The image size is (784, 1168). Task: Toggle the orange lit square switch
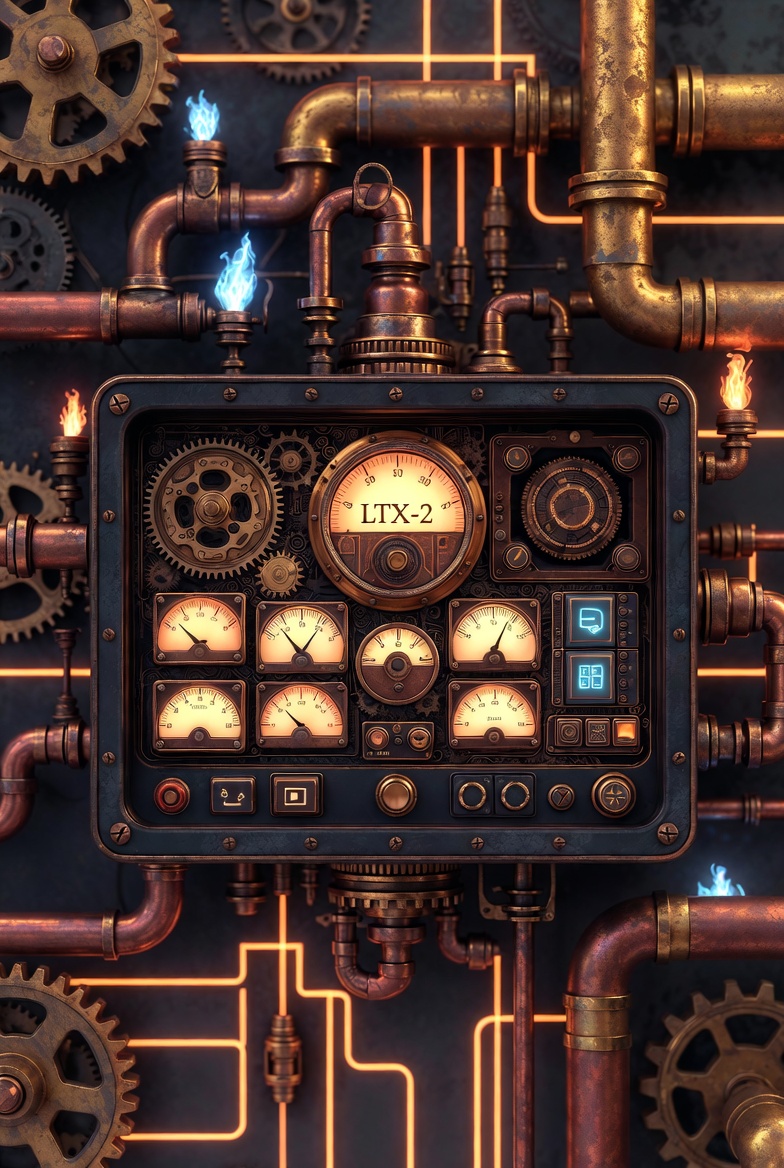point(625,732)
